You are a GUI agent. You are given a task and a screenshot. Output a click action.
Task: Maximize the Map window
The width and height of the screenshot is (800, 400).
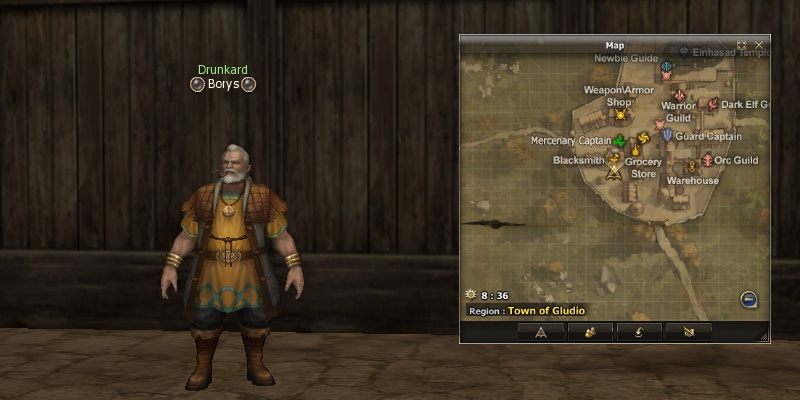(x=742, y=45)
